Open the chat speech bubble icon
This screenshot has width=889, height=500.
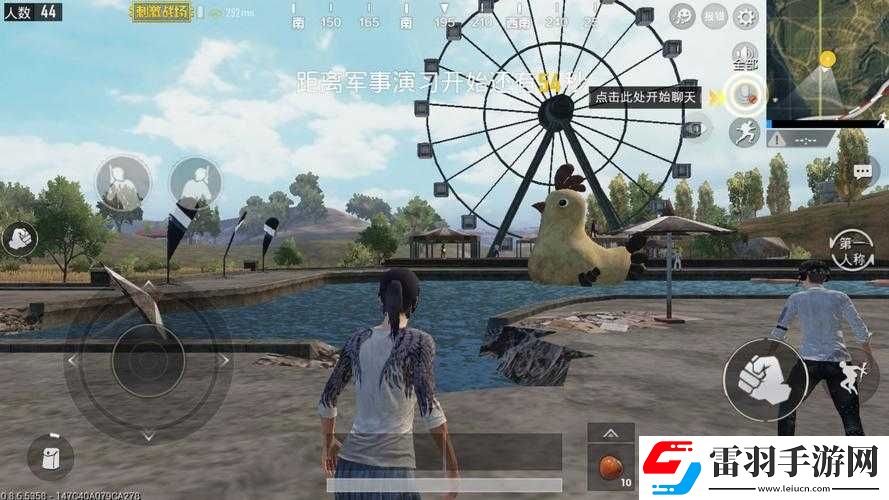pyautogui.click(x=863, y=172)
